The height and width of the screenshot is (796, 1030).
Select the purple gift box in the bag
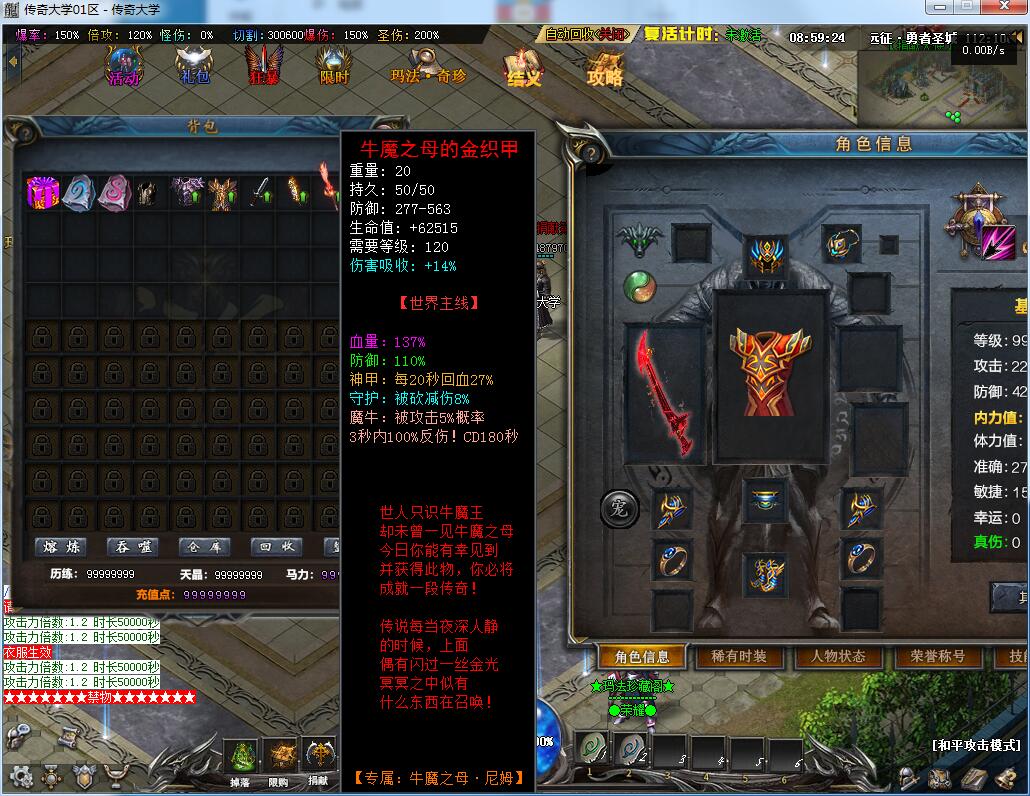tap(43, 191)
